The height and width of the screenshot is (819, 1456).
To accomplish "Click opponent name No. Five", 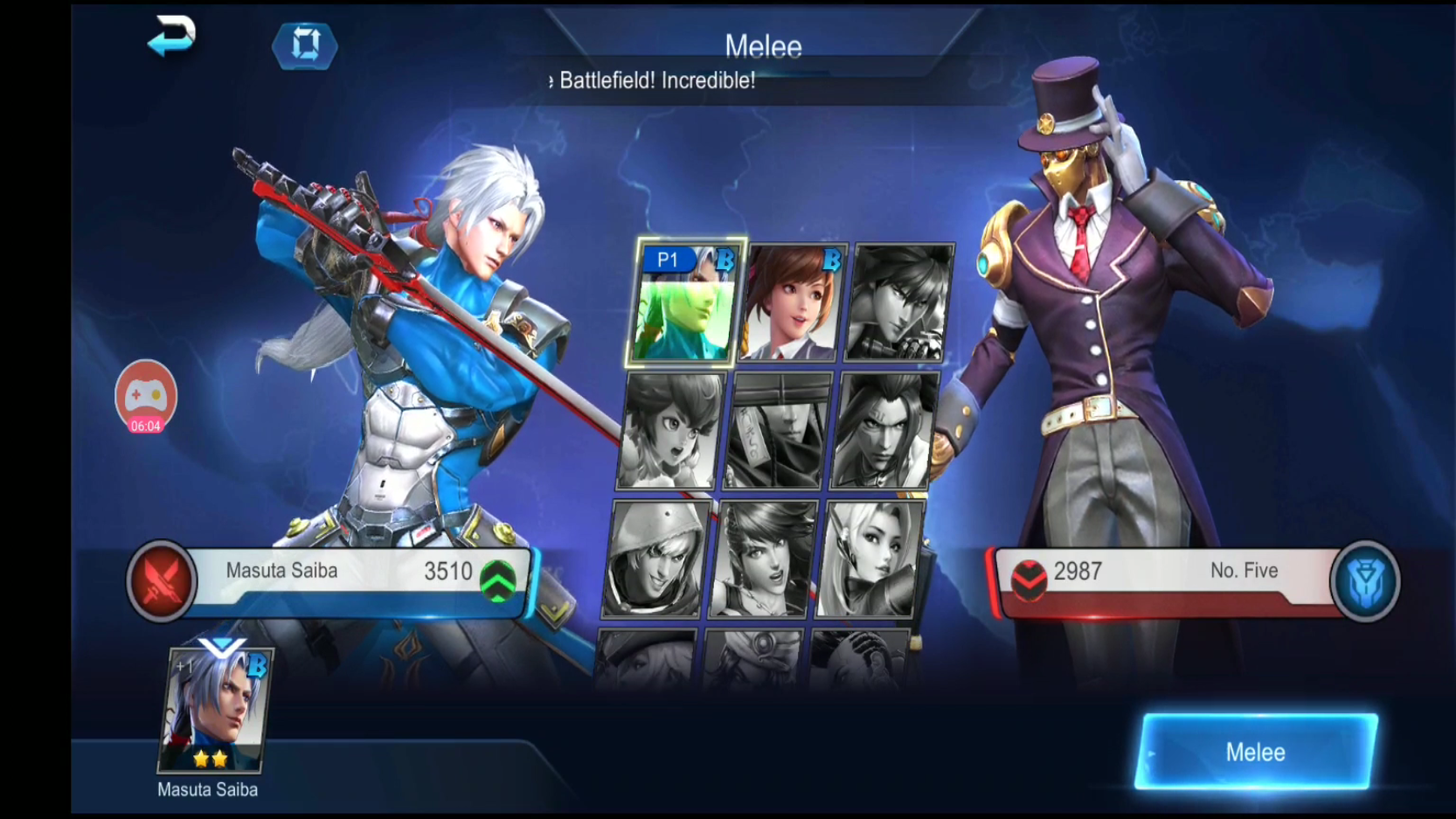I will pyautogui.click(x=1242, y=571).
